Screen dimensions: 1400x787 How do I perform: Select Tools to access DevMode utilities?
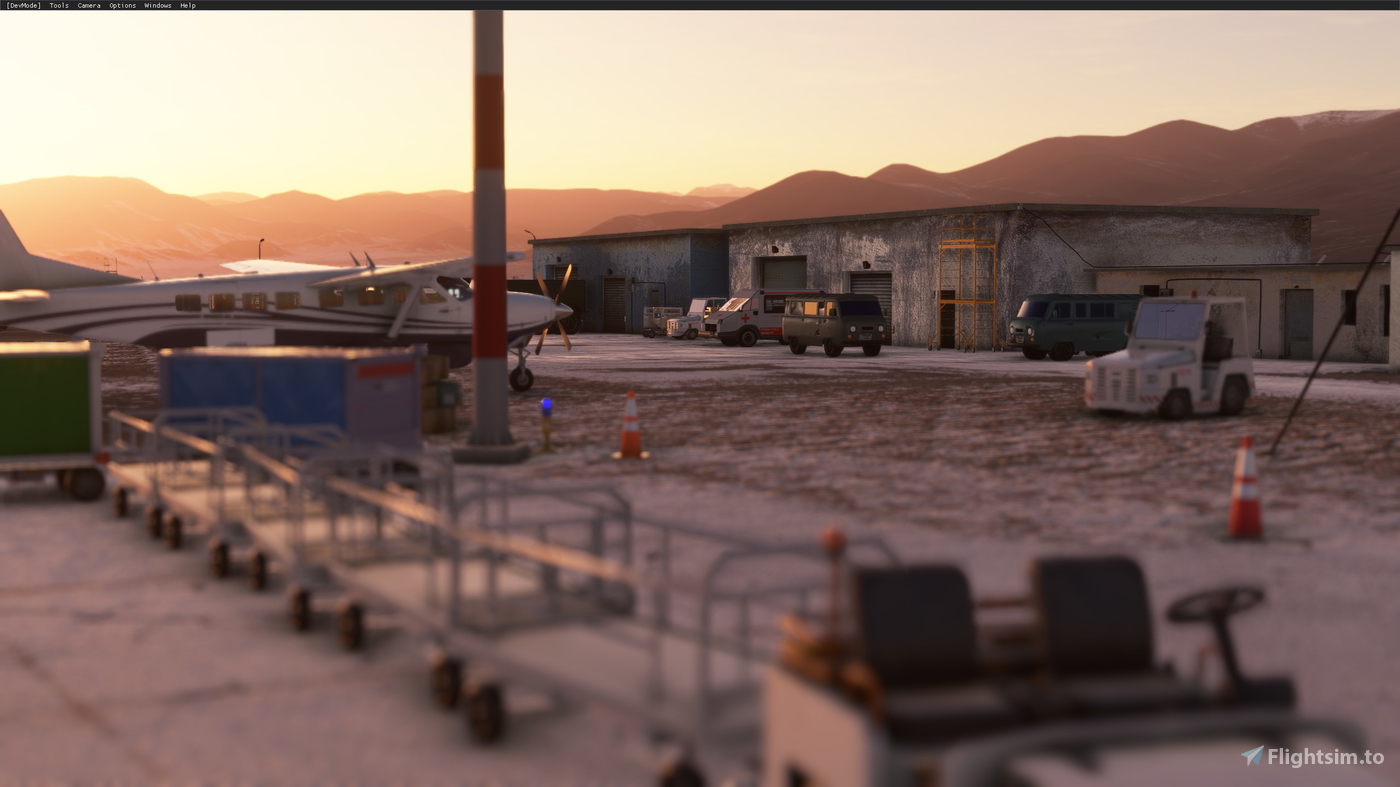click(57, 4)
